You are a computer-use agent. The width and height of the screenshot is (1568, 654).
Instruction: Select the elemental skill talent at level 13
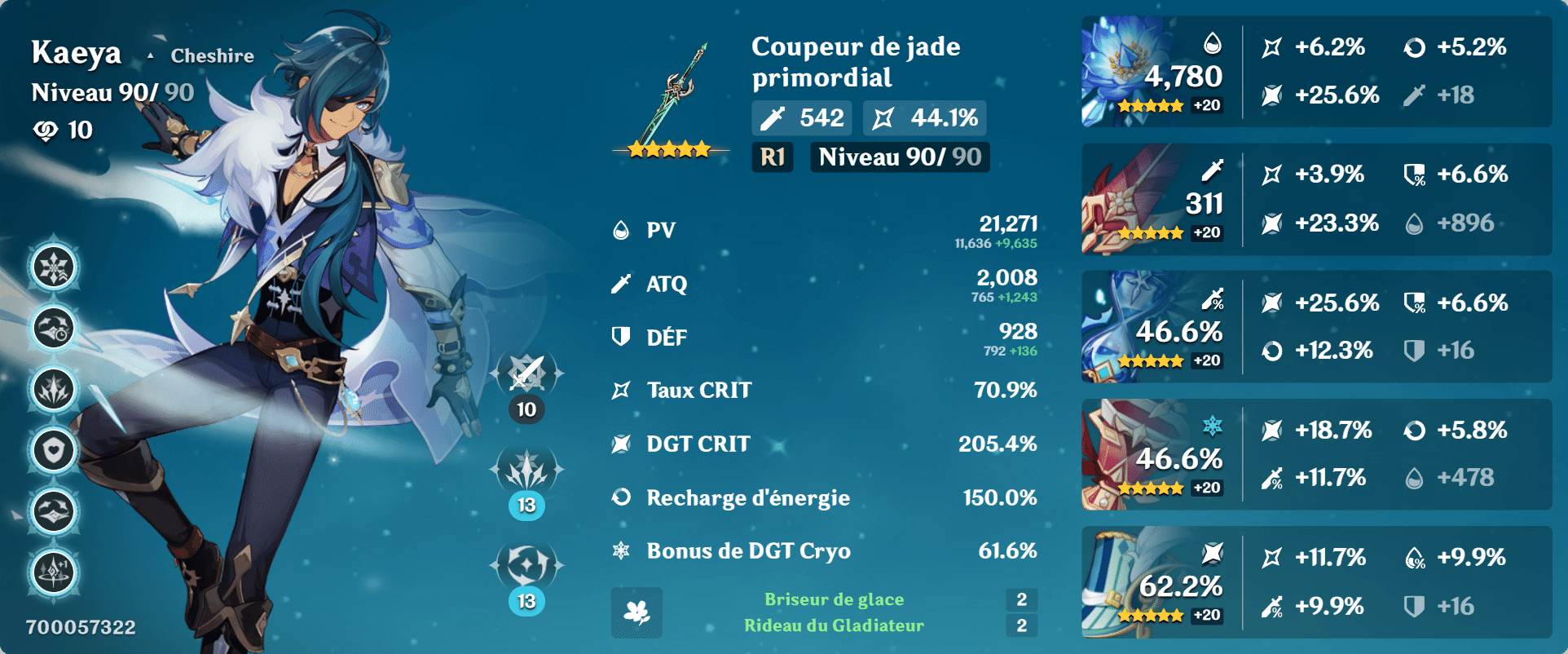pos(525,471)
